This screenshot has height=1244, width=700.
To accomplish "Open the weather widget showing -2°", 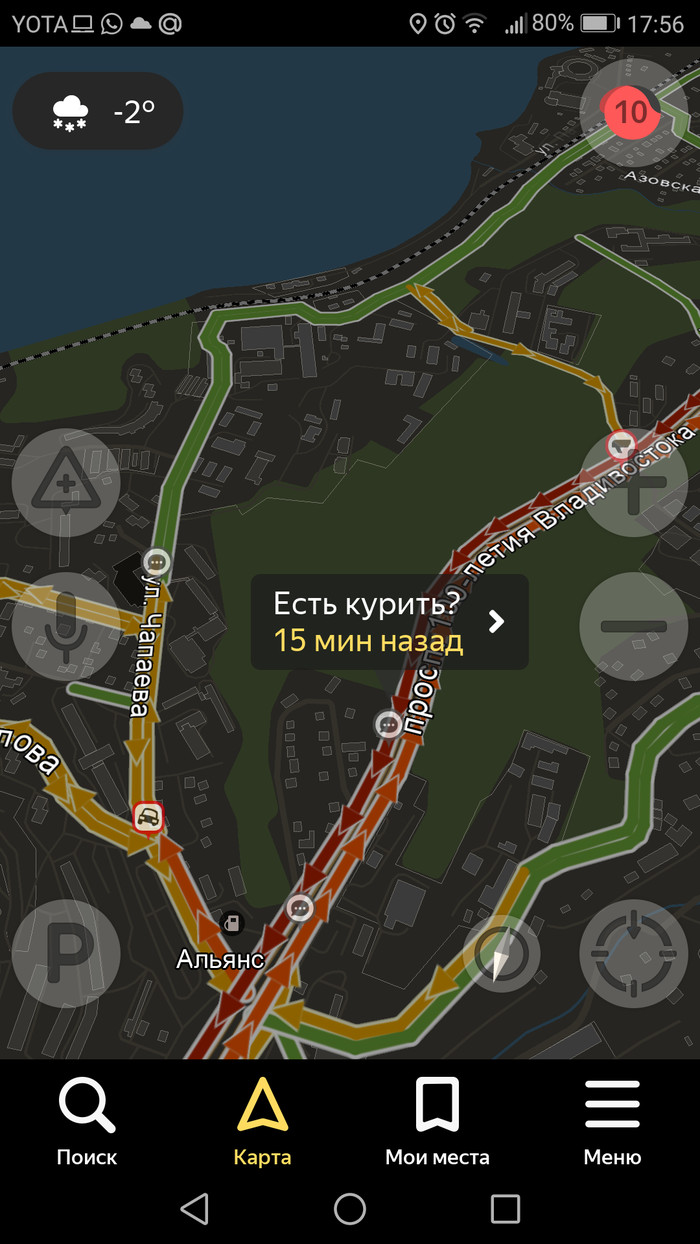I will (98, 111).
